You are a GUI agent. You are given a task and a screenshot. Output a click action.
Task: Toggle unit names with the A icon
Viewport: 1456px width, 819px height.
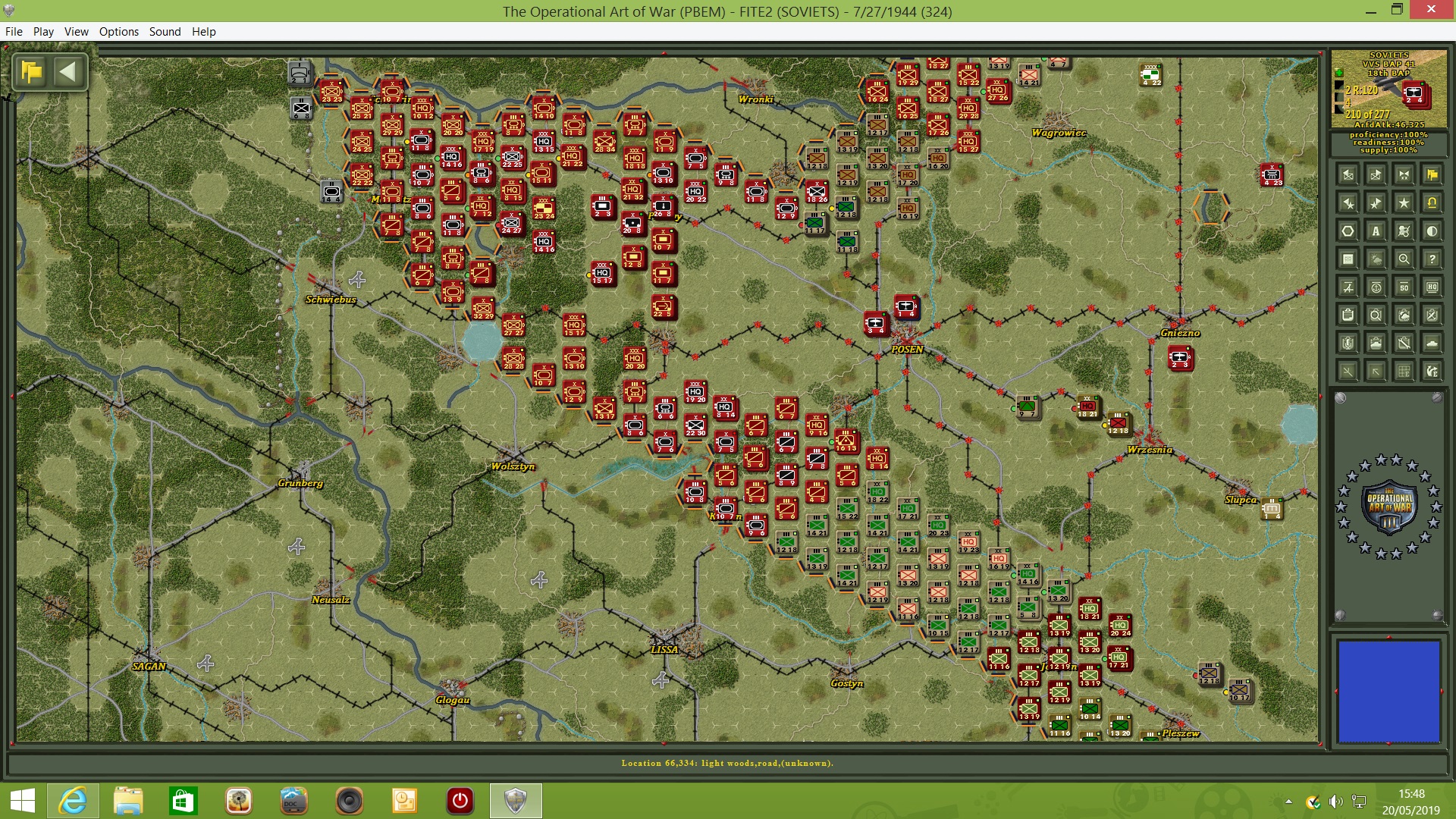1376,232
